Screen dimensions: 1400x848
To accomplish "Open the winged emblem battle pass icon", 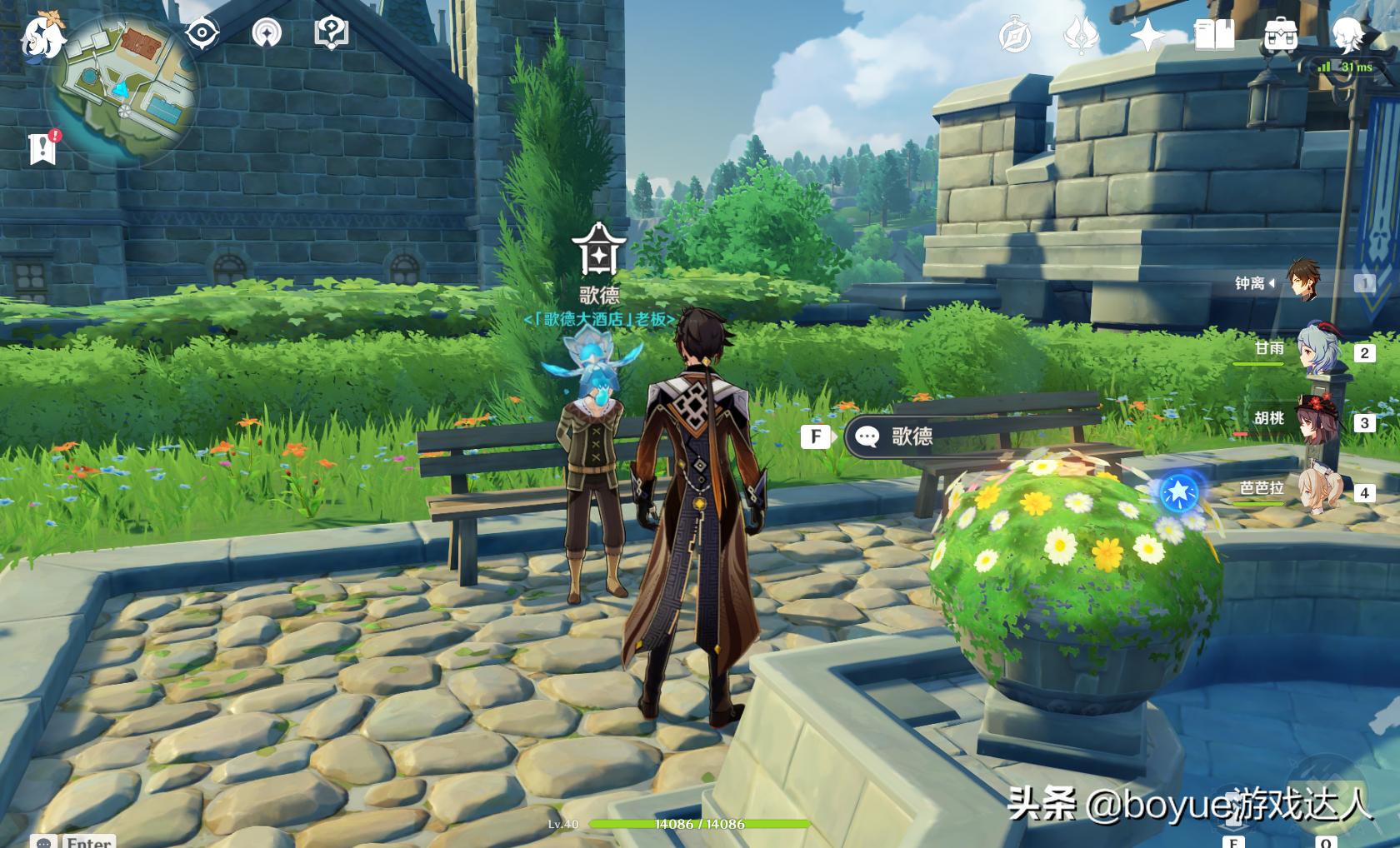I will pyautogui.click(x=1081, y=36).
